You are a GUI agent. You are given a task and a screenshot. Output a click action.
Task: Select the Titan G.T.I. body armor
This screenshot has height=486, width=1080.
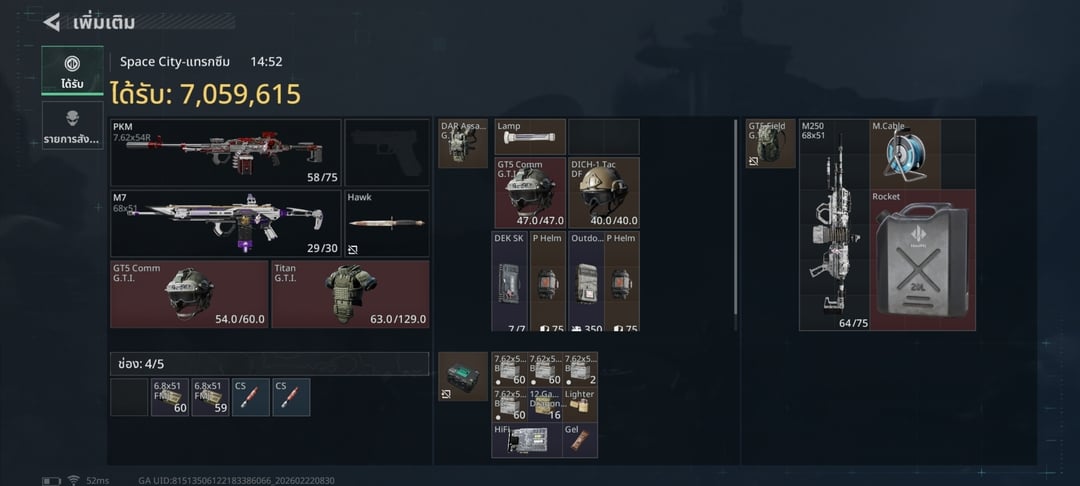350,293
